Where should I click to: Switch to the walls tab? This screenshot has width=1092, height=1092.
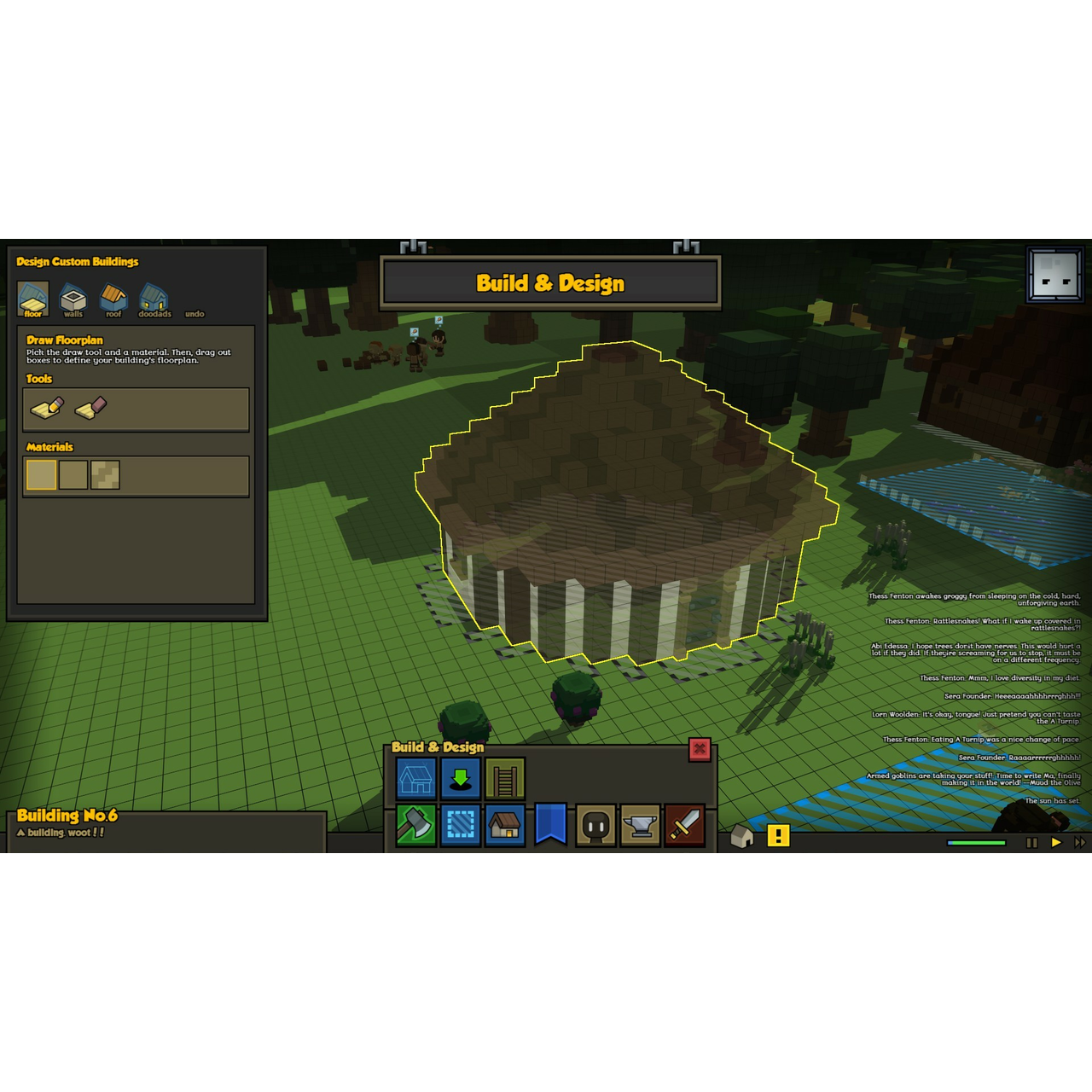pyautogui.click(x=73, y=299)
